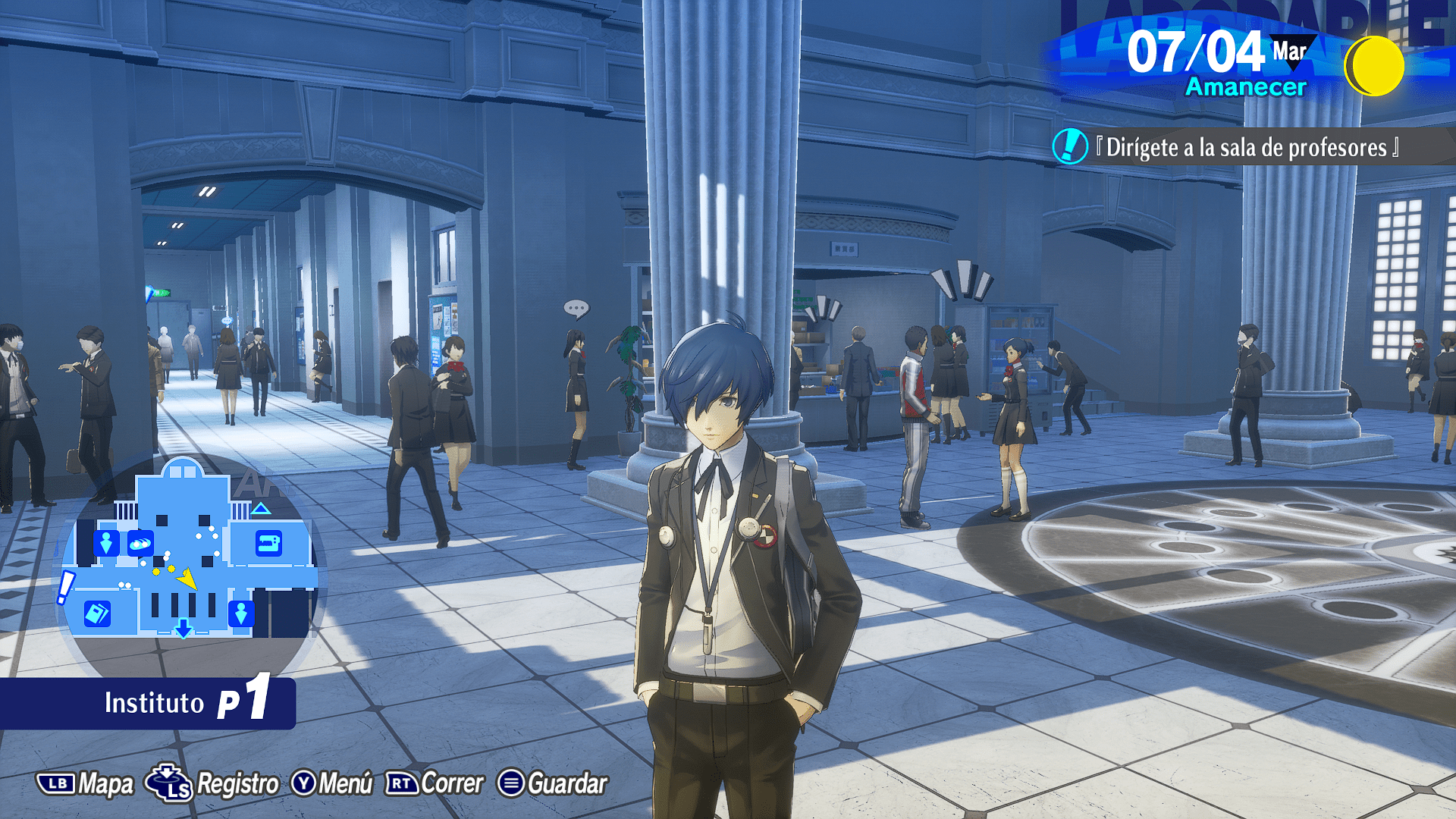The image size is (1456, 819).
Task: Click the exclamation objective marker on the minimap
Action: 67,587
